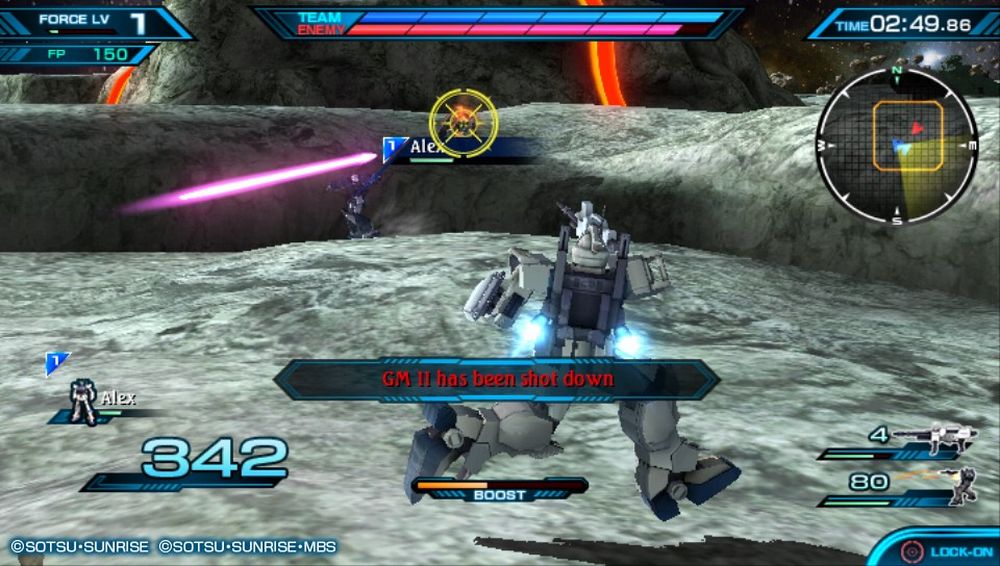Click the Alex unit name tag
The image size is (1000, 566).
point(426,149)
